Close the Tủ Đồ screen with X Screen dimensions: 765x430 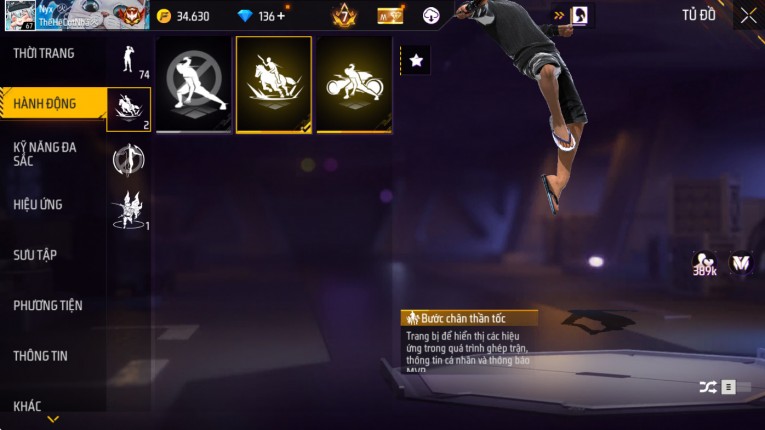point(748,15)
